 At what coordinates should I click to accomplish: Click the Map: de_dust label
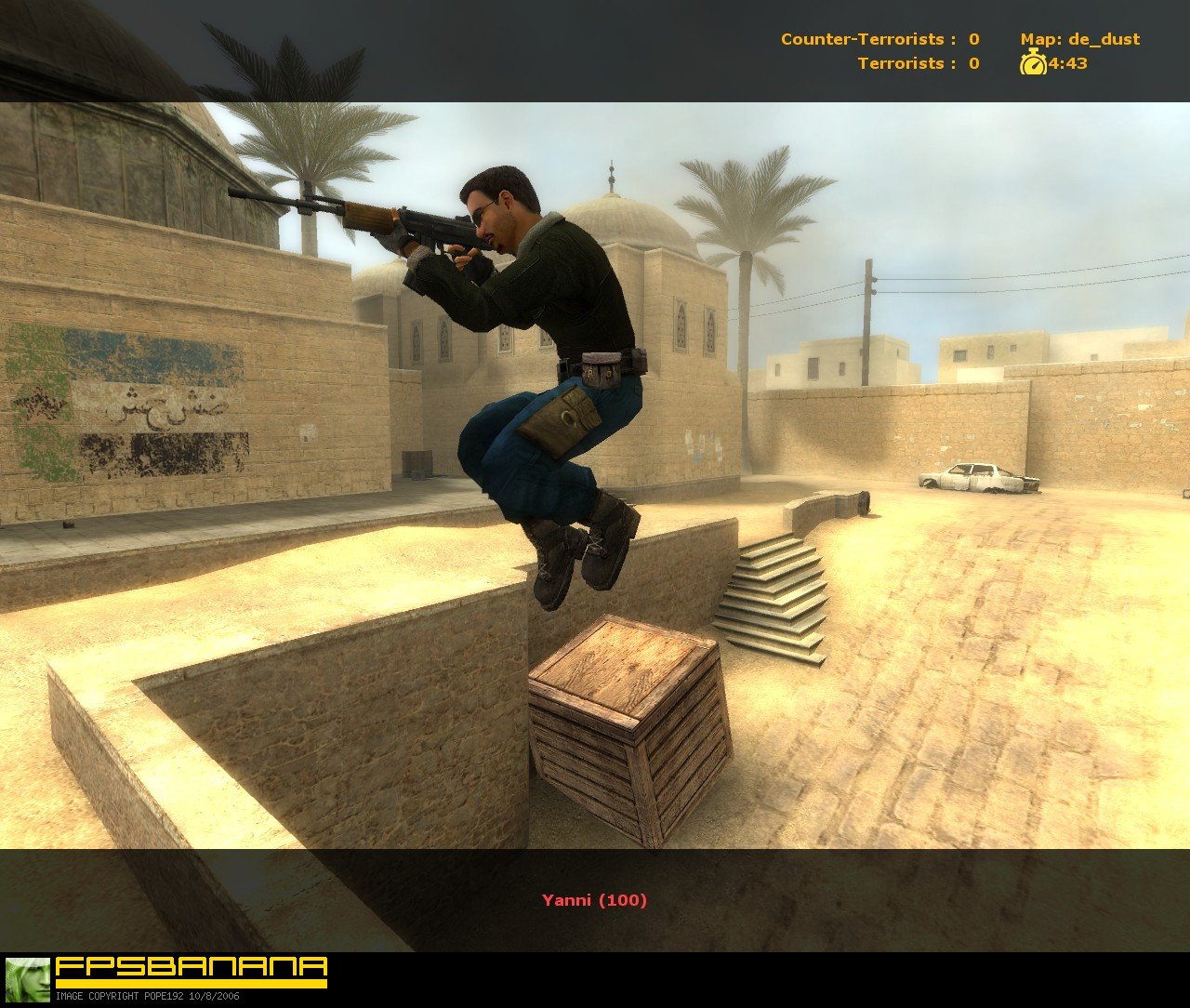(1083, 40)
